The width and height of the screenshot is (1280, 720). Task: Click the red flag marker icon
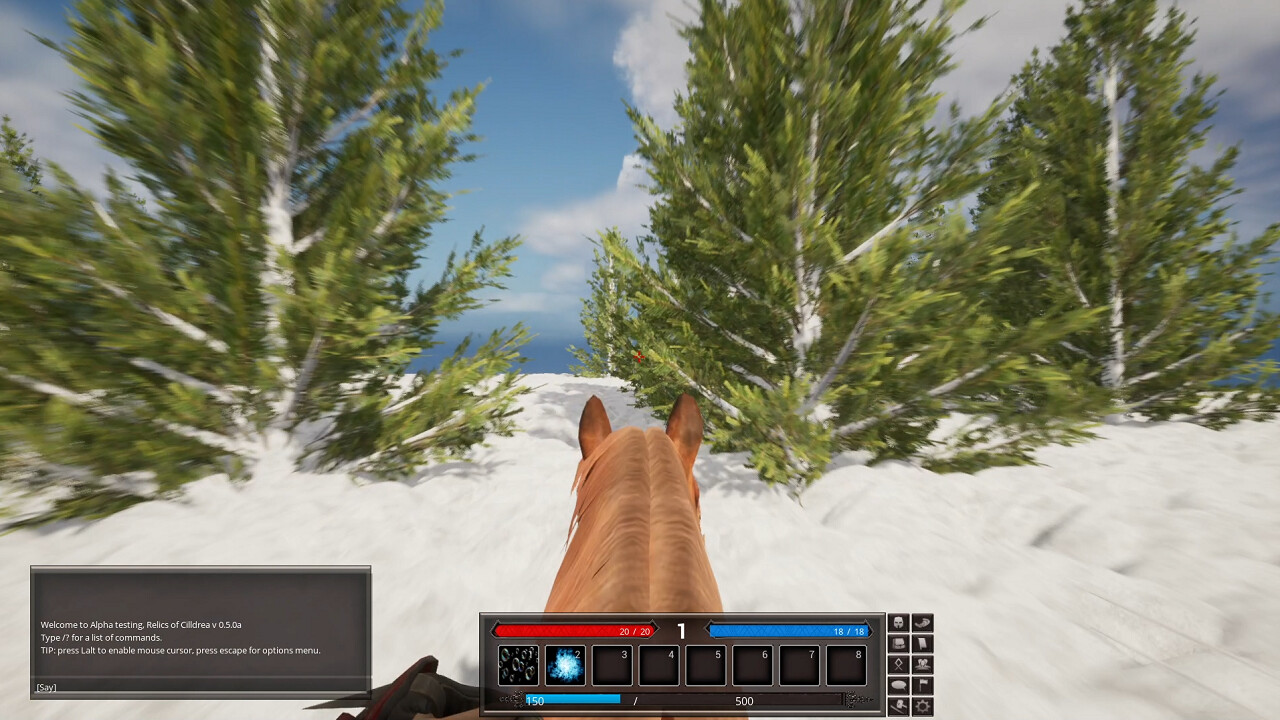[x=923, y=685]
